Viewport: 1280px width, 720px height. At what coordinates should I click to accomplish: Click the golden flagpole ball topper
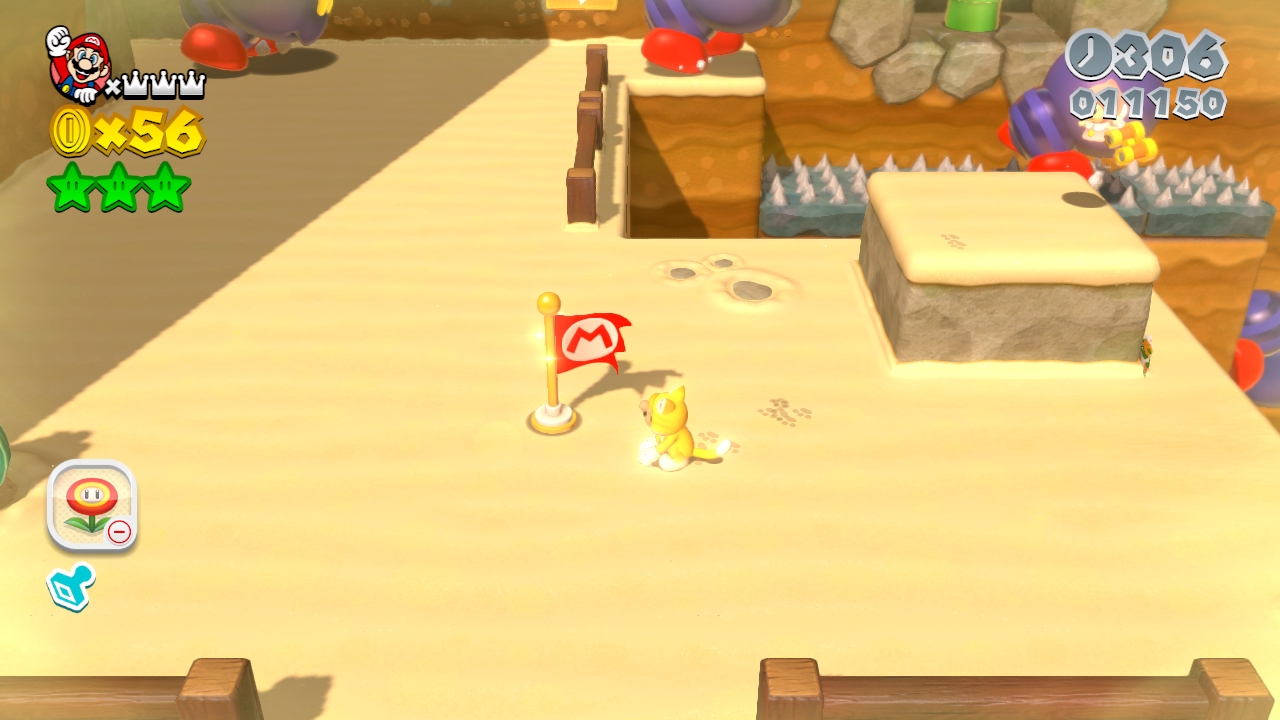548,301
